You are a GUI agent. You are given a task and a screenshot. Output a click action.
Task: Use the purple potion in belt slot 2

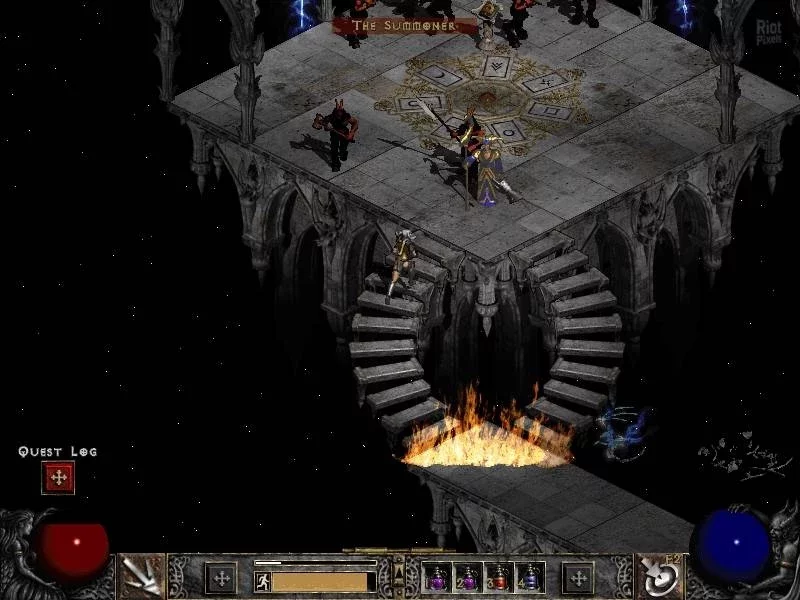click(x=468, y=577)
